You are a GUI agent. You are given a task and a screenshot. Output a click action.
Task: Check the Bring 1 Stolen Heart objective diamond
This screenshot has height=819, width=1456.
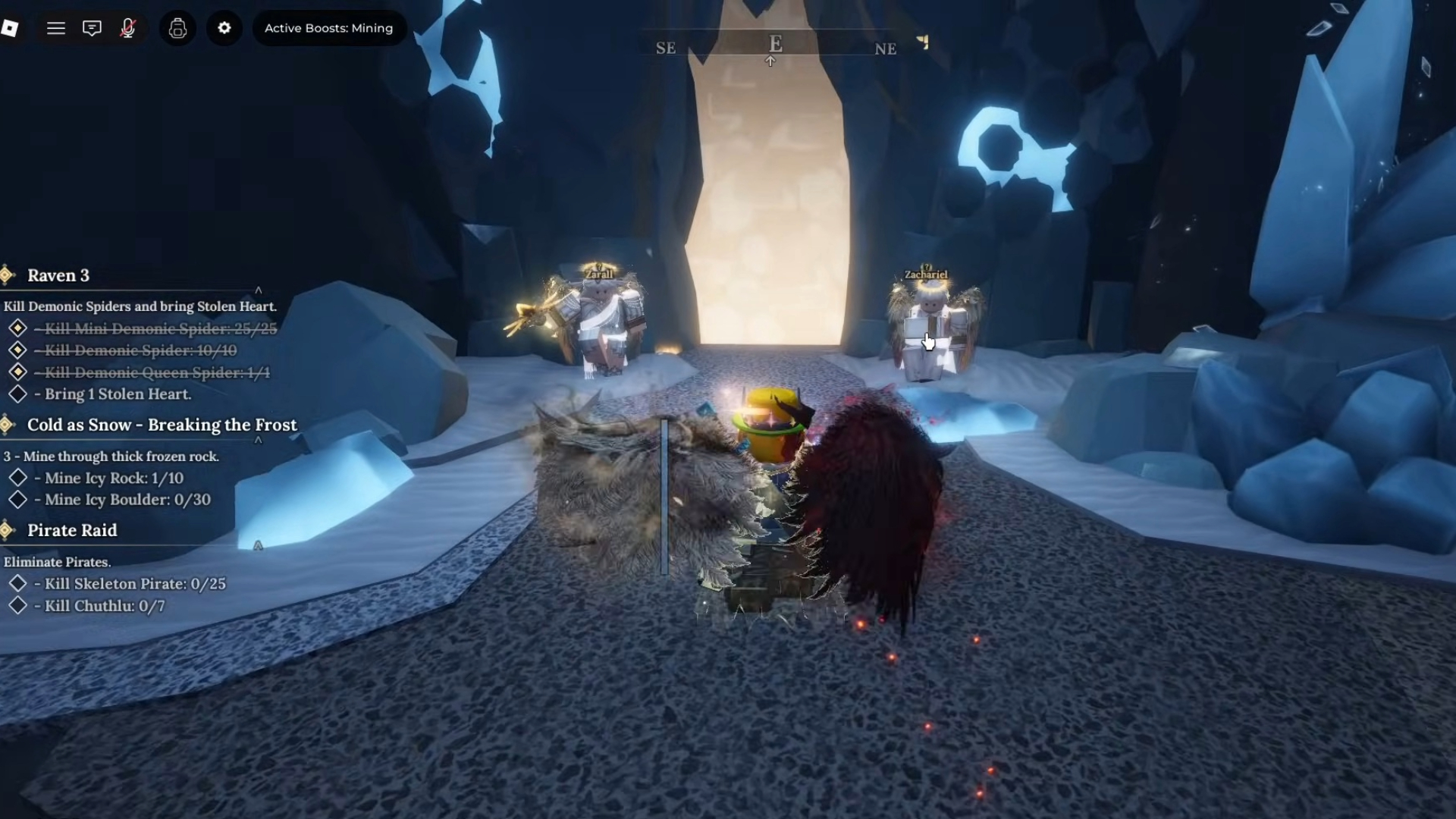pyautogui.click(x=19, y=394)
